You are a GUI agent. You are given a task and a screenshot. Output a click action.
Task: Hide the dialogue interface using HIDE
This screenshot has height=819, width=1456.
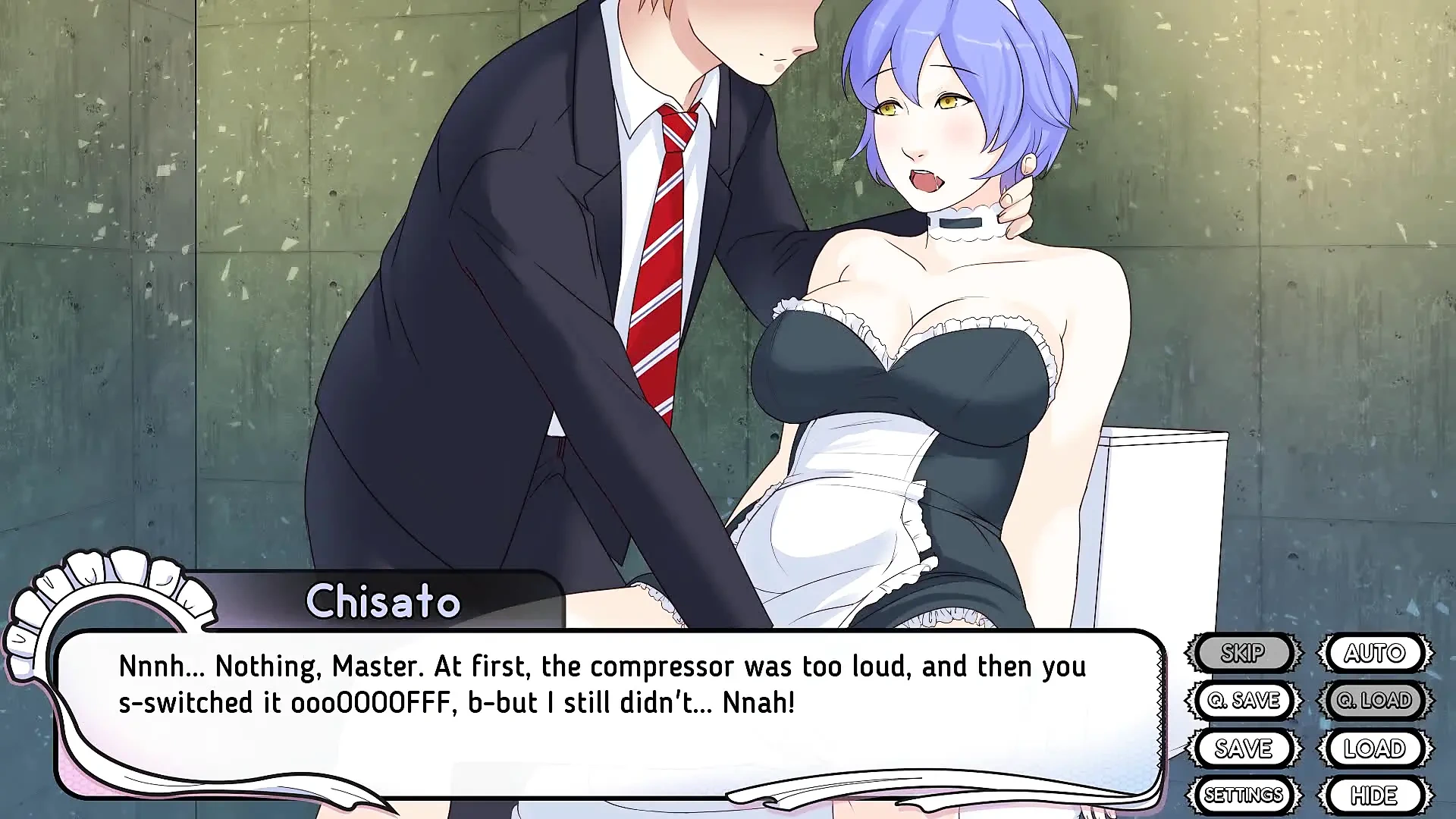pos(1376,795)
